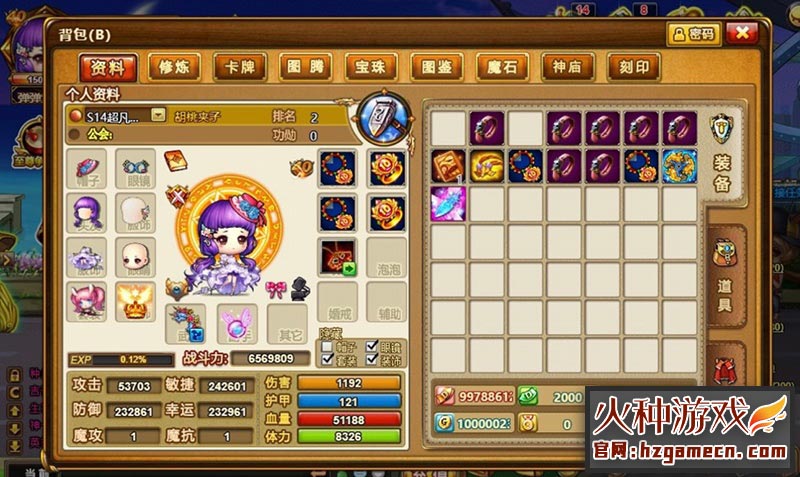Open the 密码 password lock

694,33
